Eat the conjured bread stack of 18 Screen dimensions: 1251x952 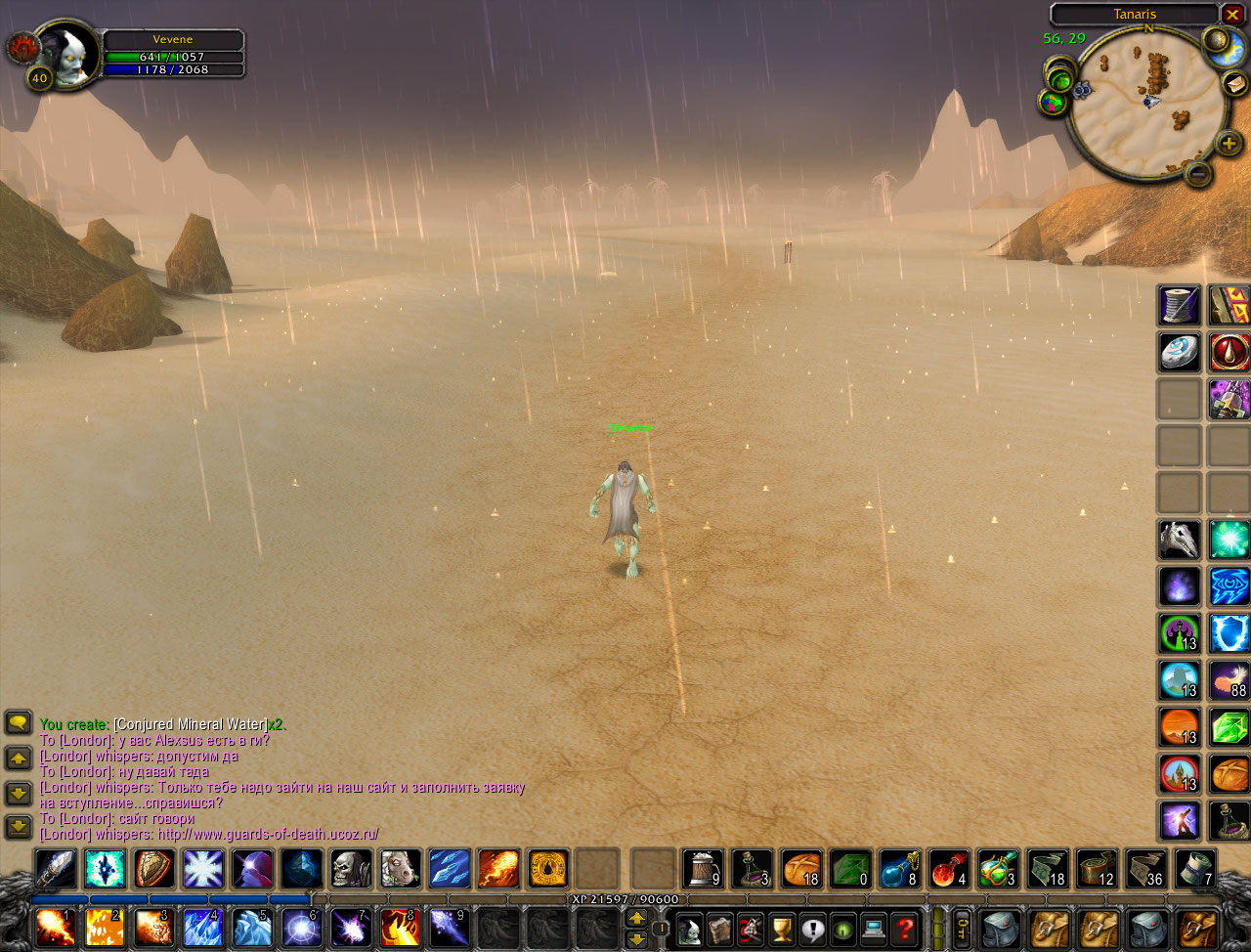pos(800,868)
